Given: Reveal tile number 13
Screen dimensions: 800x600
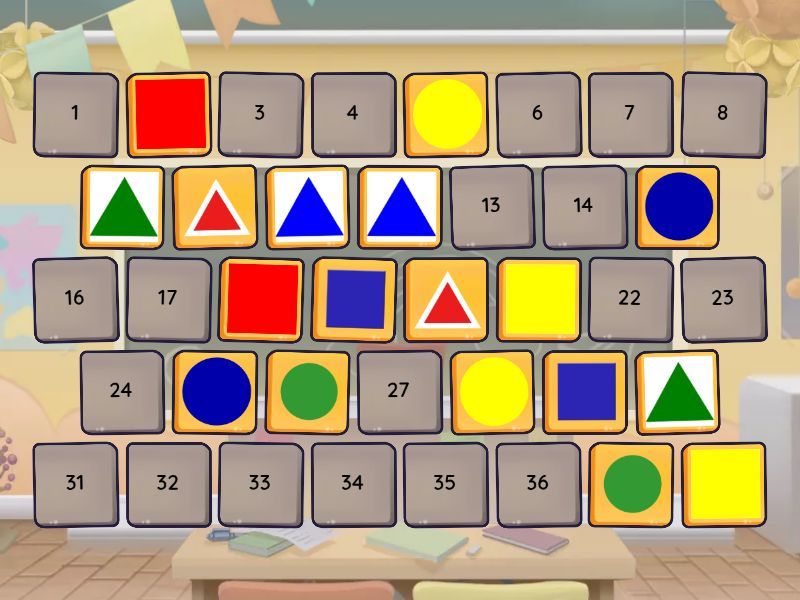Looking at the screenshot, I should point(490,206).
